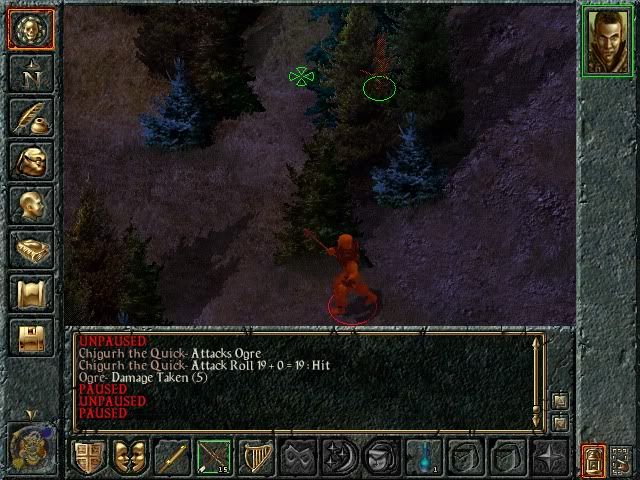Equip the quarterstaff weapon slot

pyautogui.click(x=172, y=458)
